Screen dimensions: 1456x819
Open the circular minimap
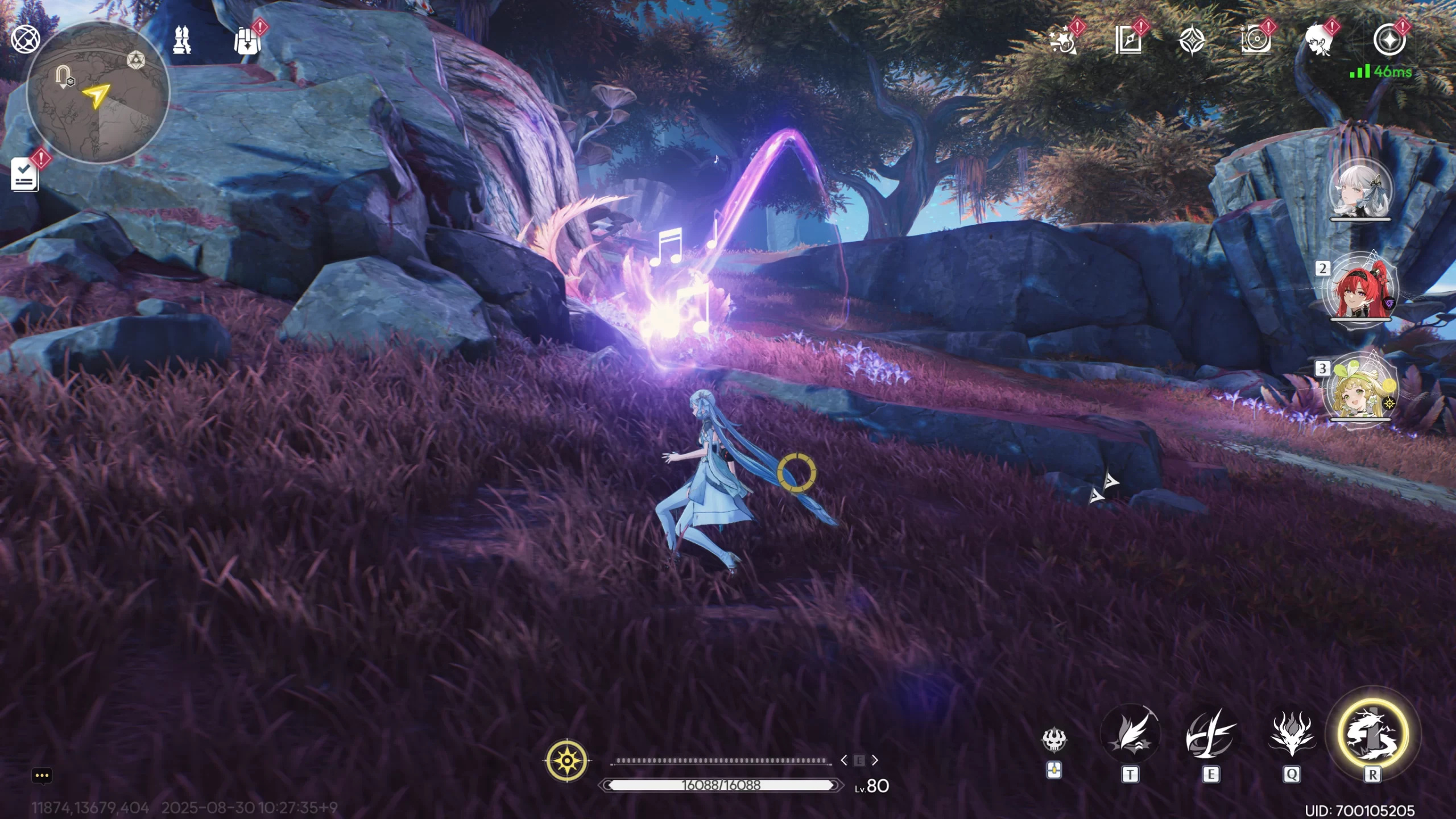[x=98, y=93]
